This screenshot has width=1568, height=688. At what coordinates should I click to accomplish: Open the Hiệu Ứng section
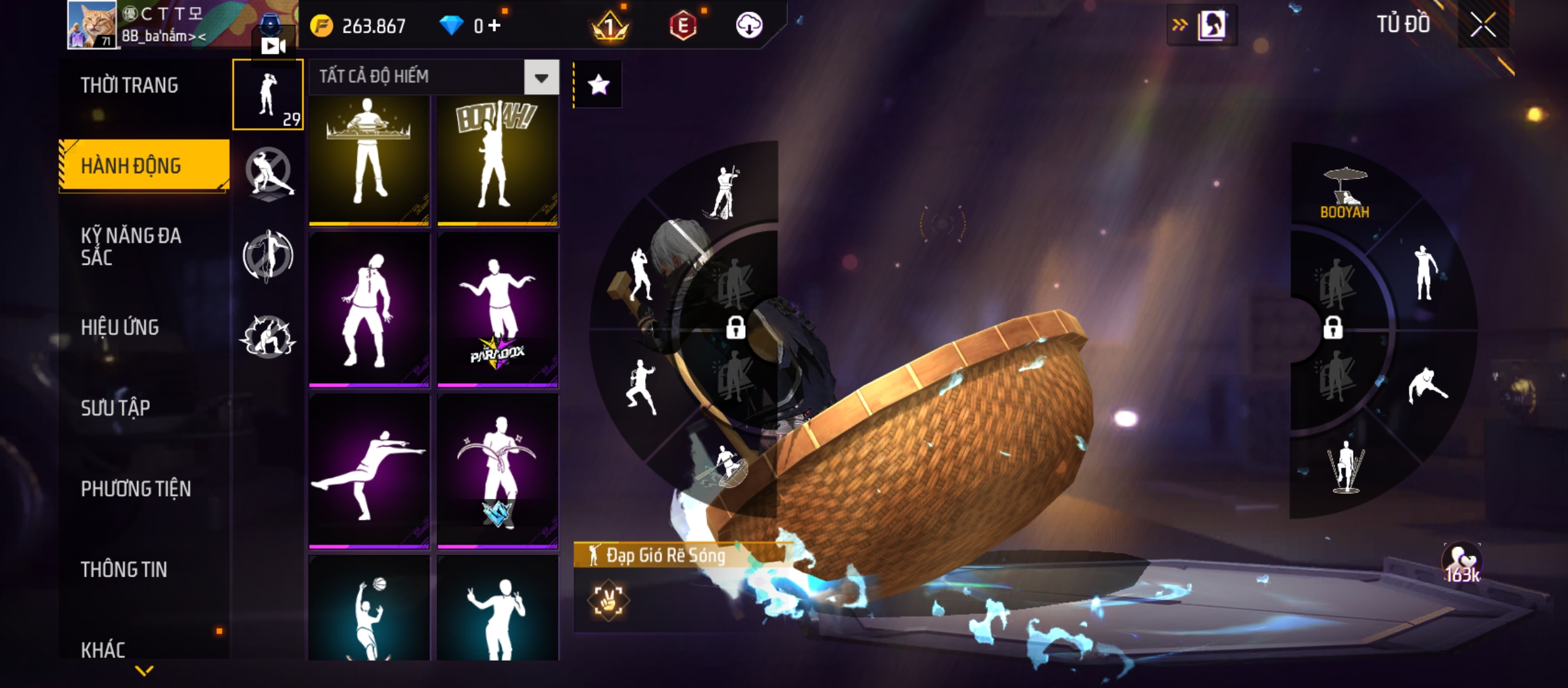coord(120,327)
